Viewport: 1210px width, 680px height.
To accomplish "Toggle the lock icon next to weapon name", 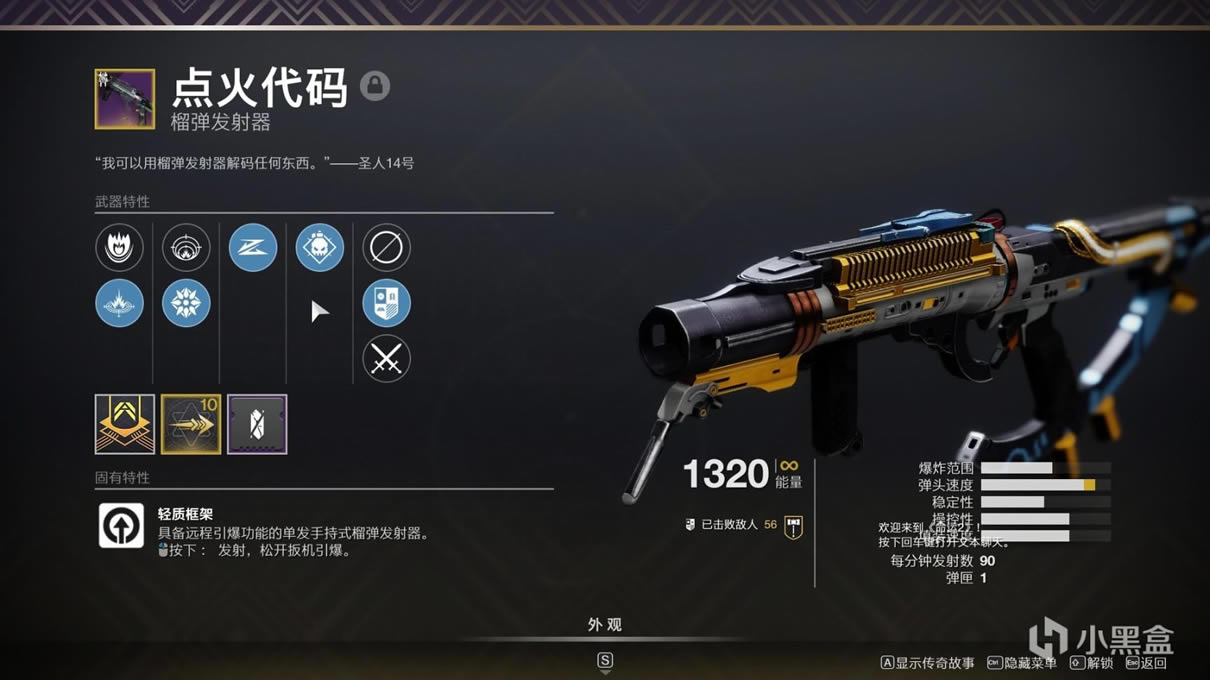I will click(375, 86).
